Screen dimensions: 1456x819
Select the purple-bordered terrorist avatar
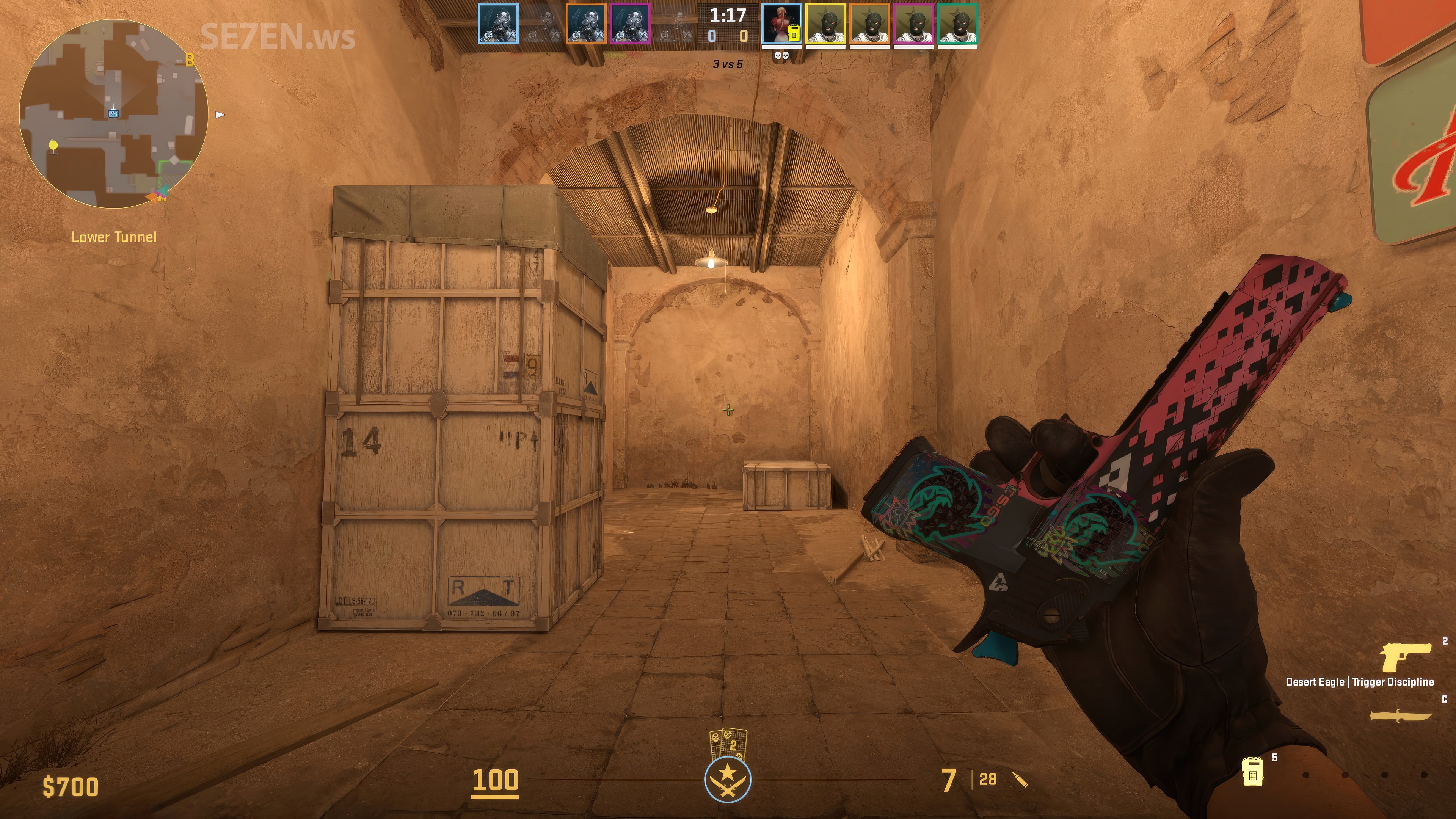913,24
